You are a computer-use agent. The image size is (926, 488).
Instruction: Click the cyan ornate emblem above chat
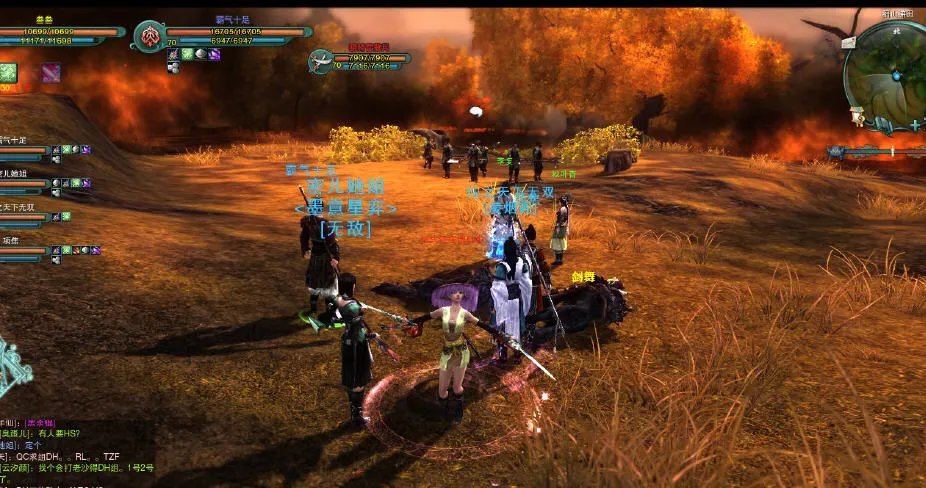tap(14, 372)
